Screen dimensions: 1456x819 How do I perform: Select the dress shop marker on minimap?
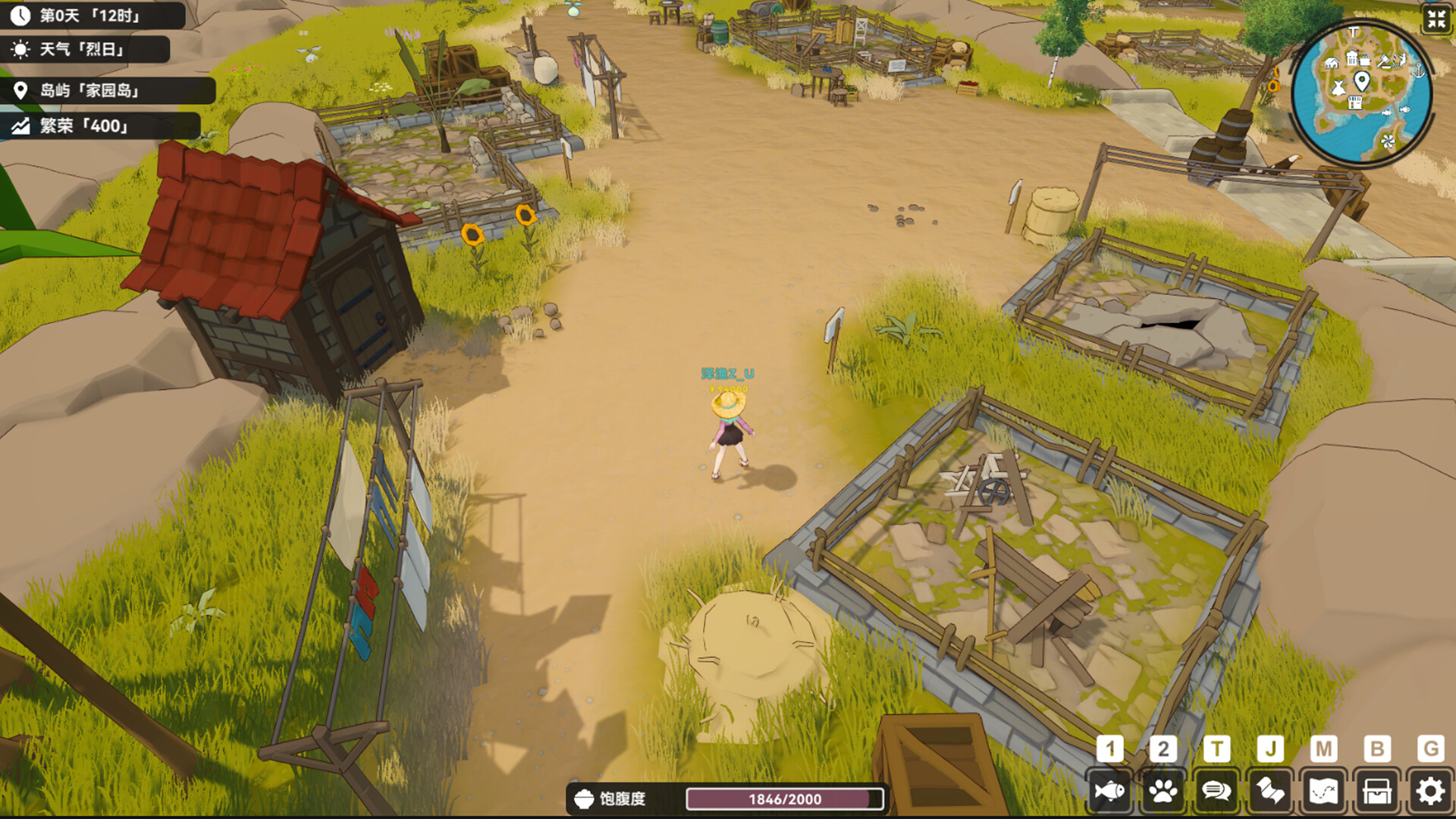tap(1338, 88)
